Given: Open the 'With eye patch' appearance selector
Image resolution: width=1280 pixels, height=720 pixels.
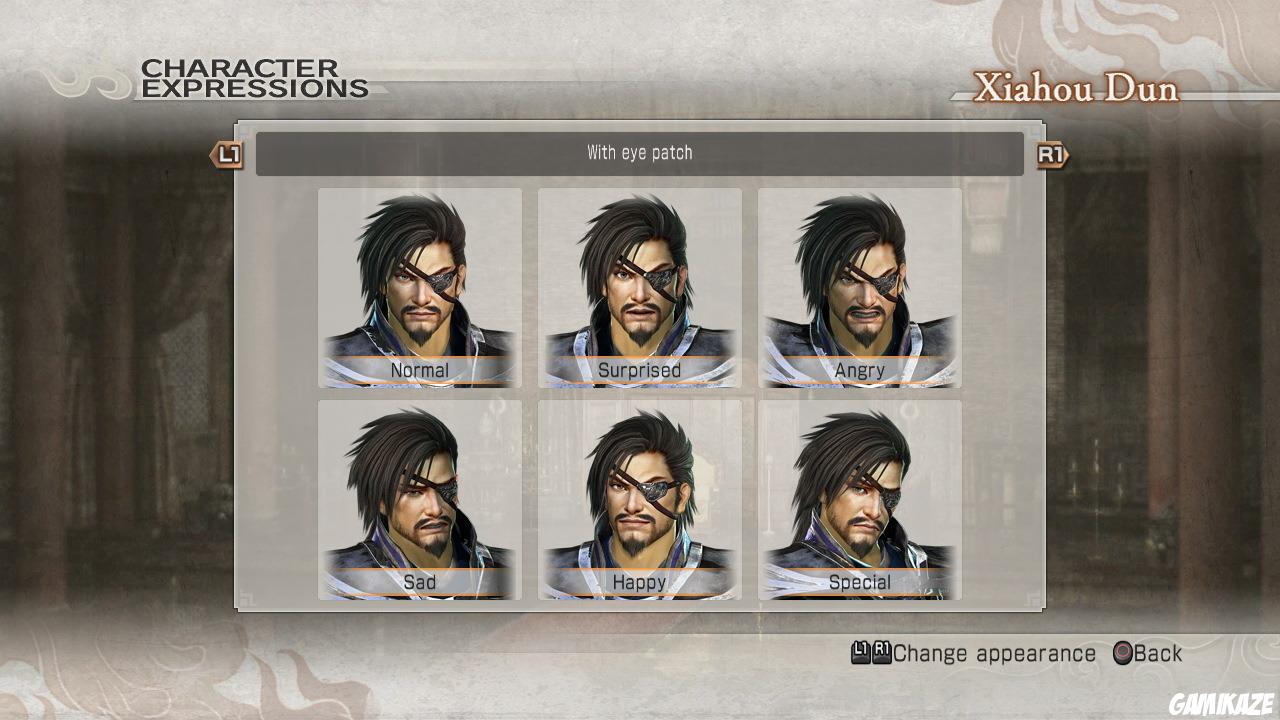Looking at the screenshot, I should [639, 153].
